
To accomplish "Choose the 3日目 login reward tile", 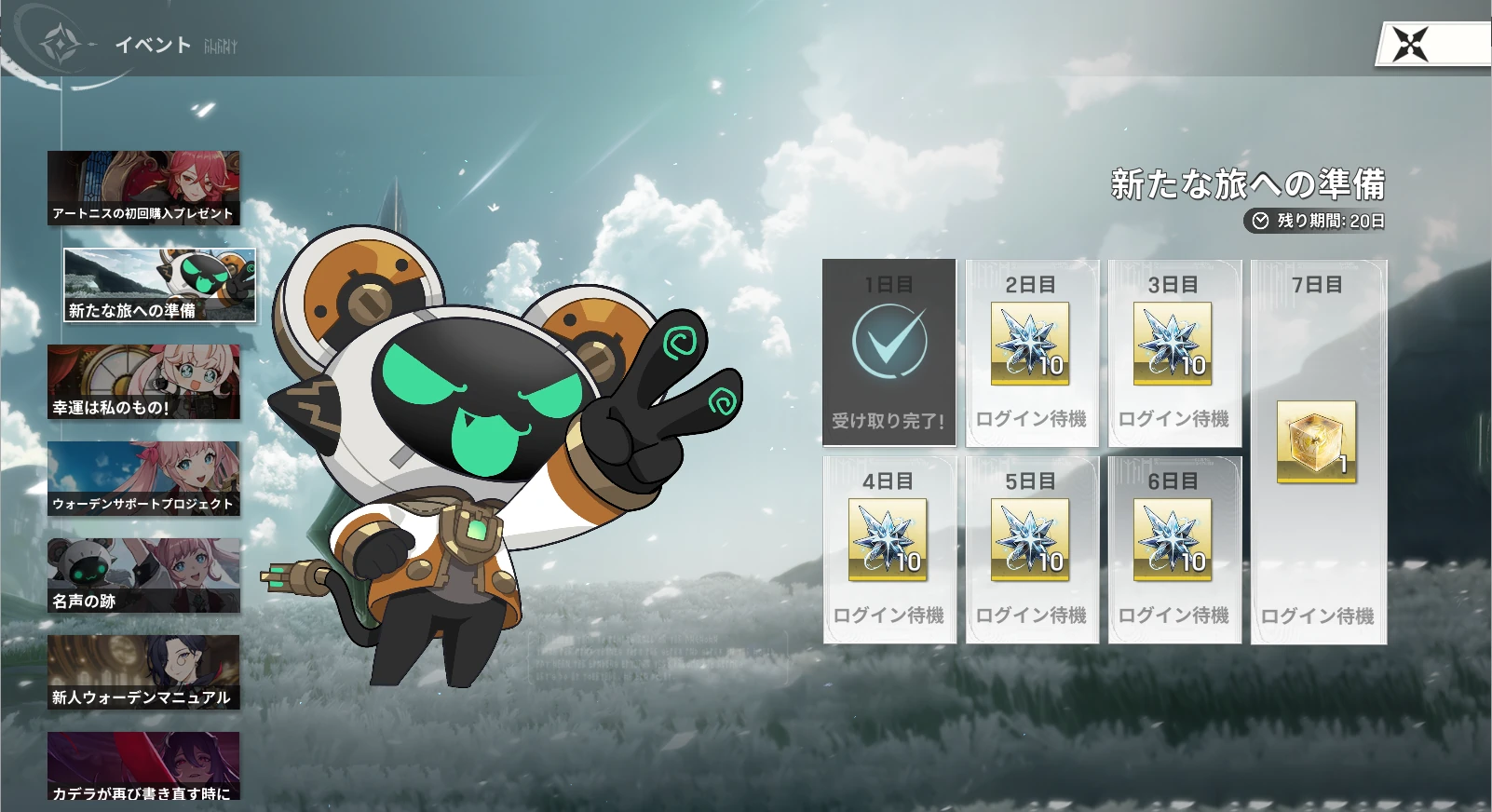I will (x=1173, y=353).
